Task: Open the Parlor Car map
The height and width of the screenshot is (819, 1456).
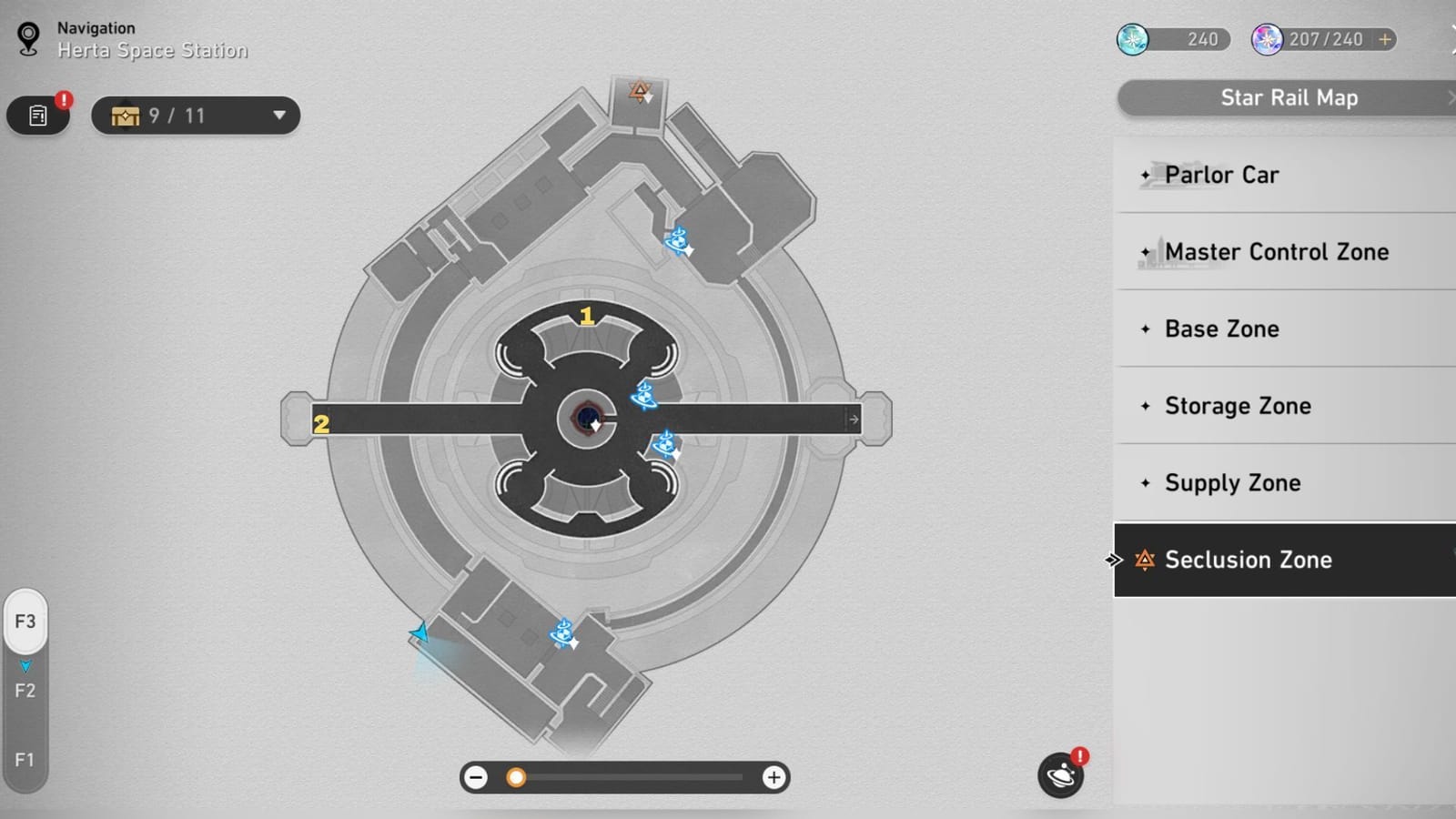Action: (x=1222, y=175)
